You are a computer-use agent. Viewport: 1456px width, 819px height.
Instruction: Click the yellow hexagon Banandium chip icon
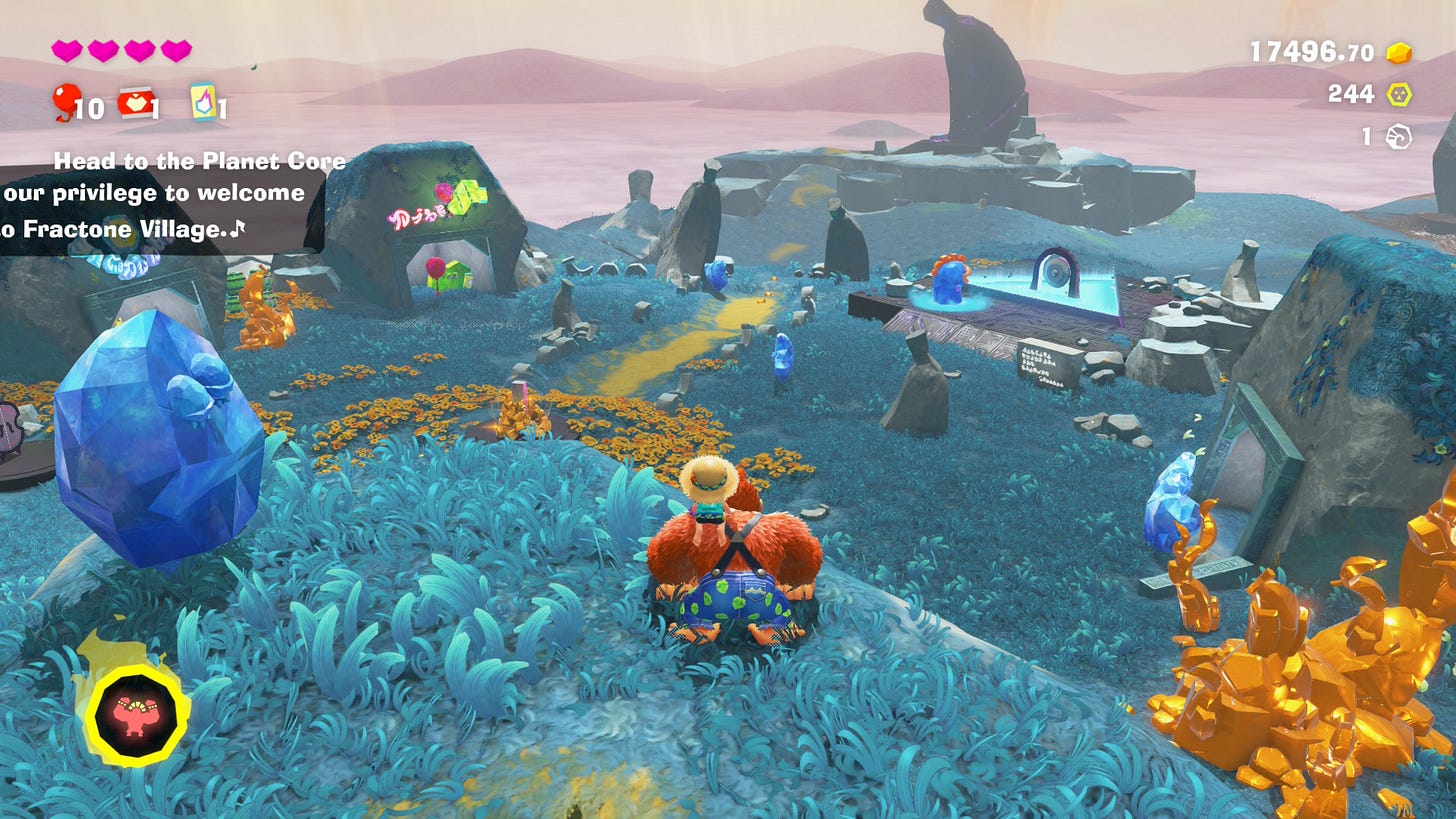(x=1398, y=95)
